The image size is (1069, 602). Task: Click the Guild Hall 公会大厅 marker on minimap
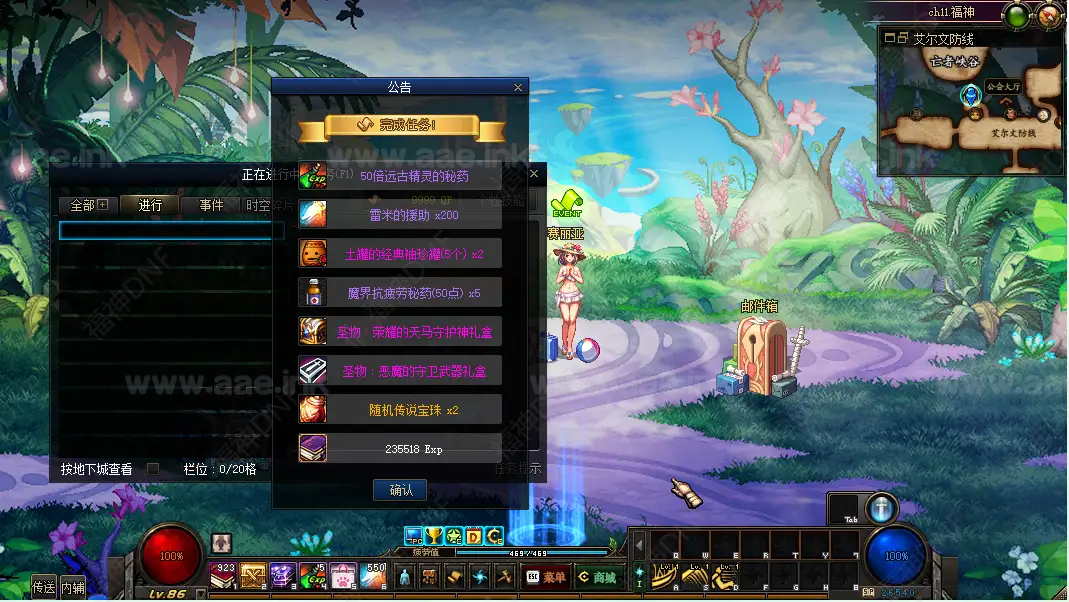pos(970,96)
